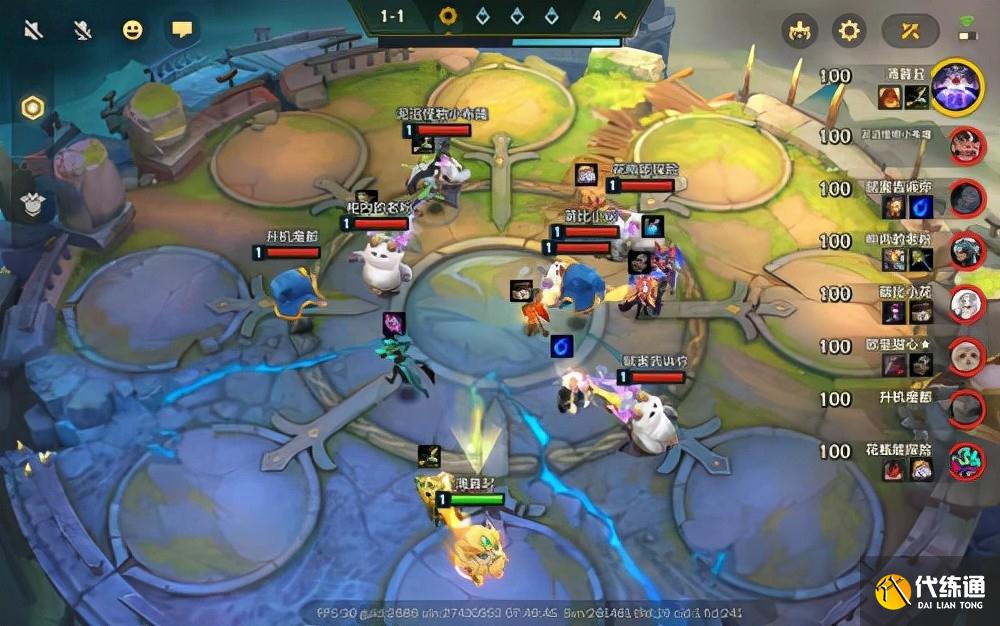Open the yellow chat bubble
Image resolution: width=1000 pixels, height=626 pixels.
(x=181, y=30)
